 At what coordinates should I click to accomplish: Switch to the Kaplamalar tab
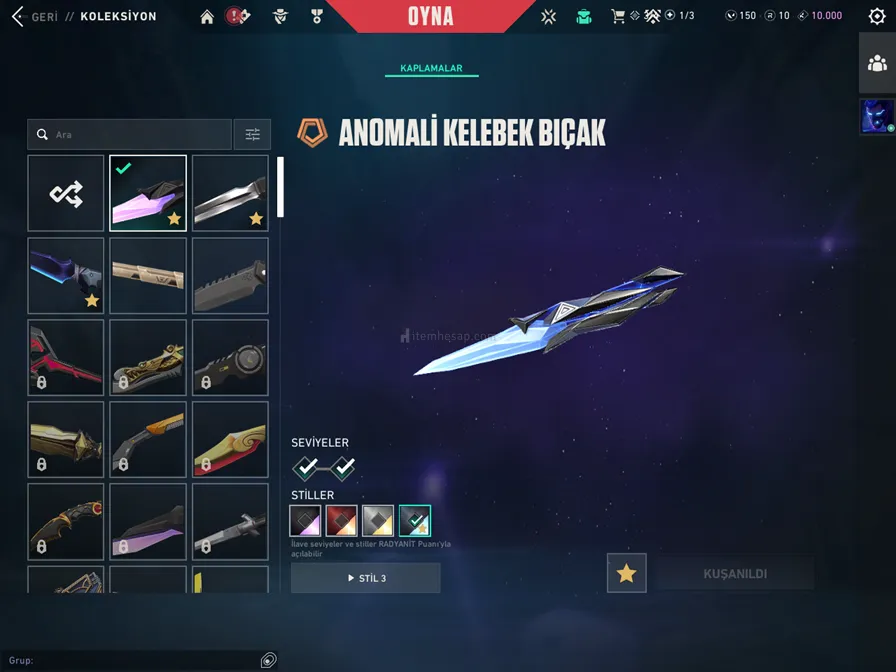[x=431, y=68]
